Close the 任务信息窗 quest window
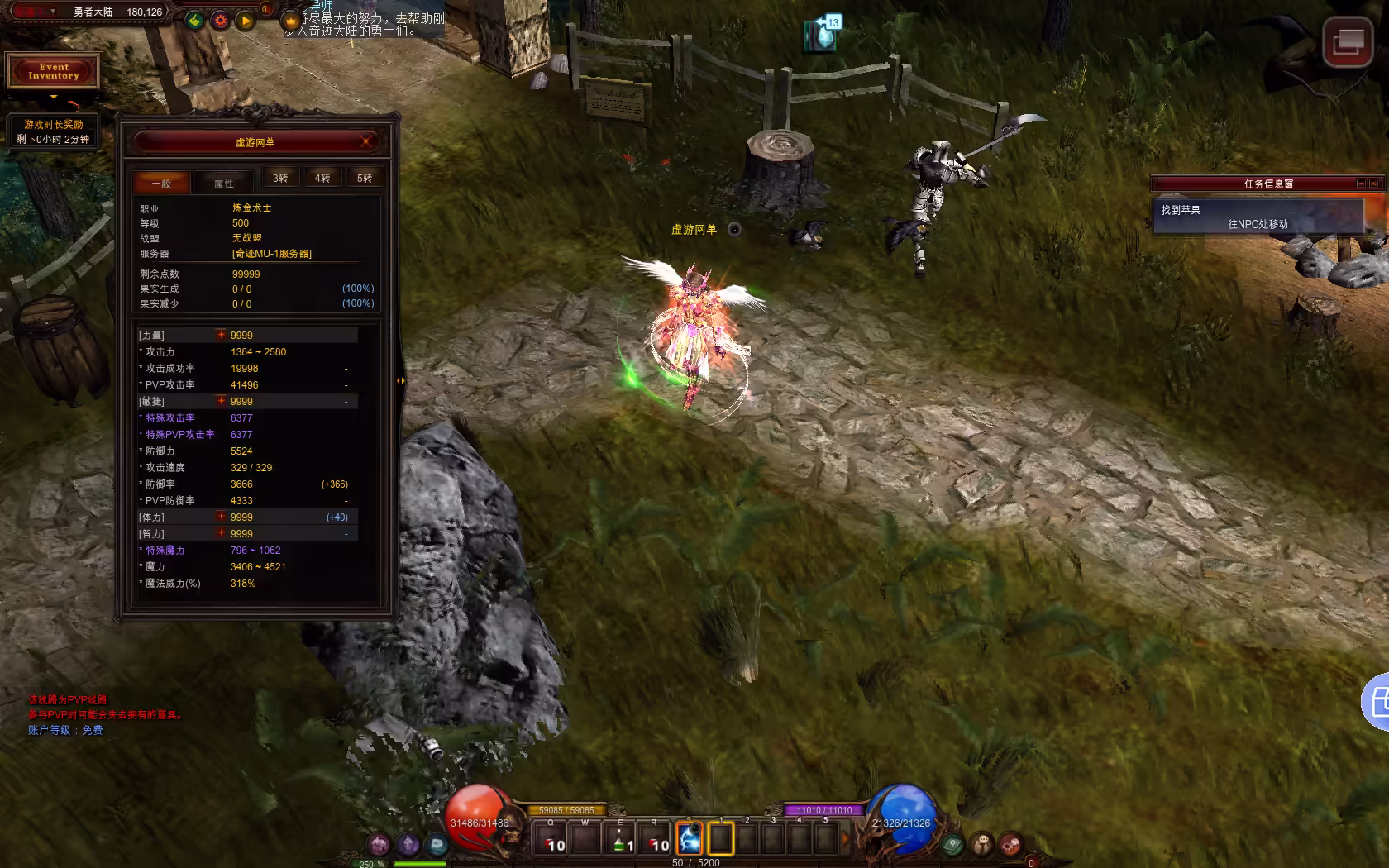The image size is (1389, 868). pyautogui.click(x=1374, y=184)
